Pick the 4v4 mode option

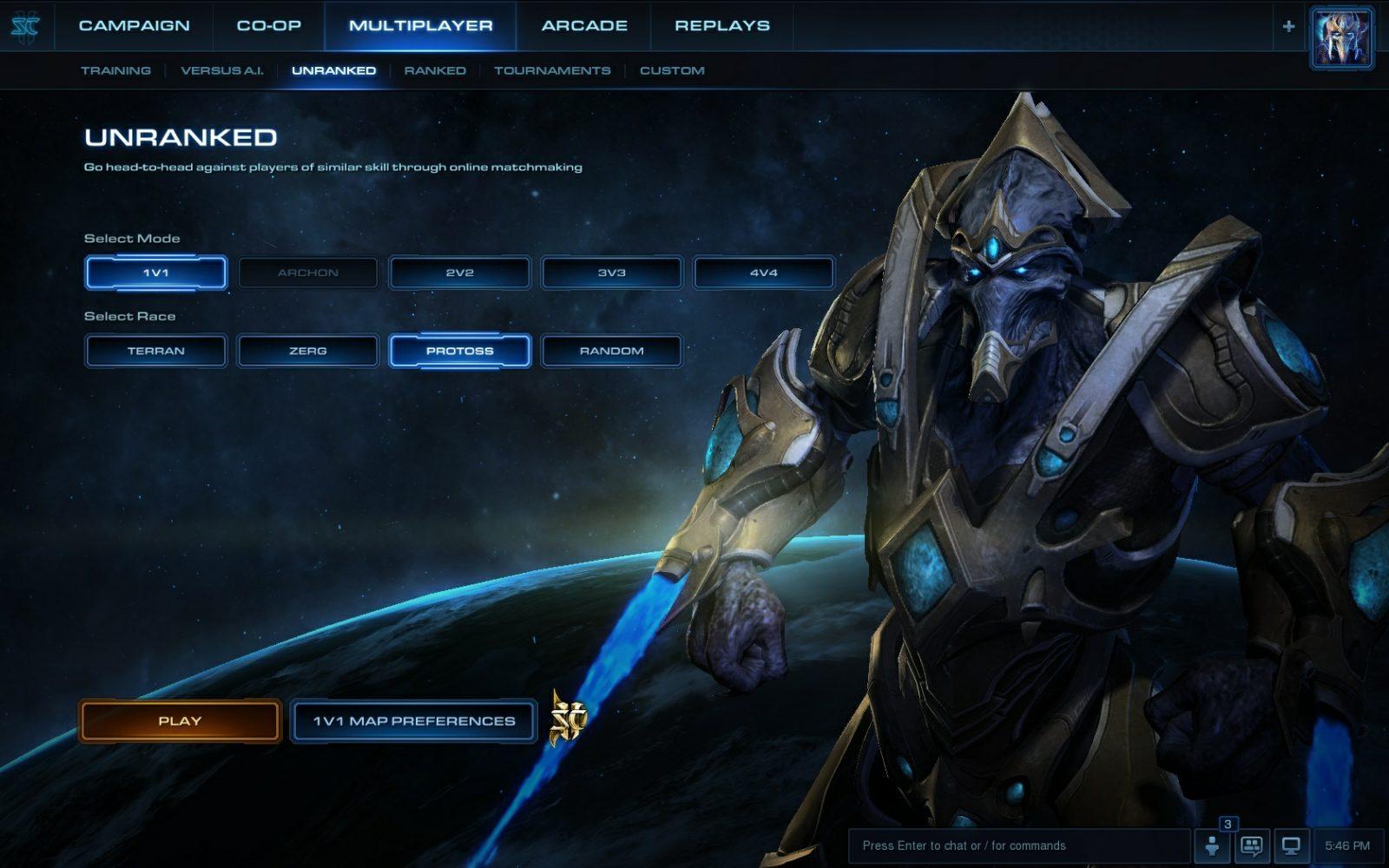763,273
